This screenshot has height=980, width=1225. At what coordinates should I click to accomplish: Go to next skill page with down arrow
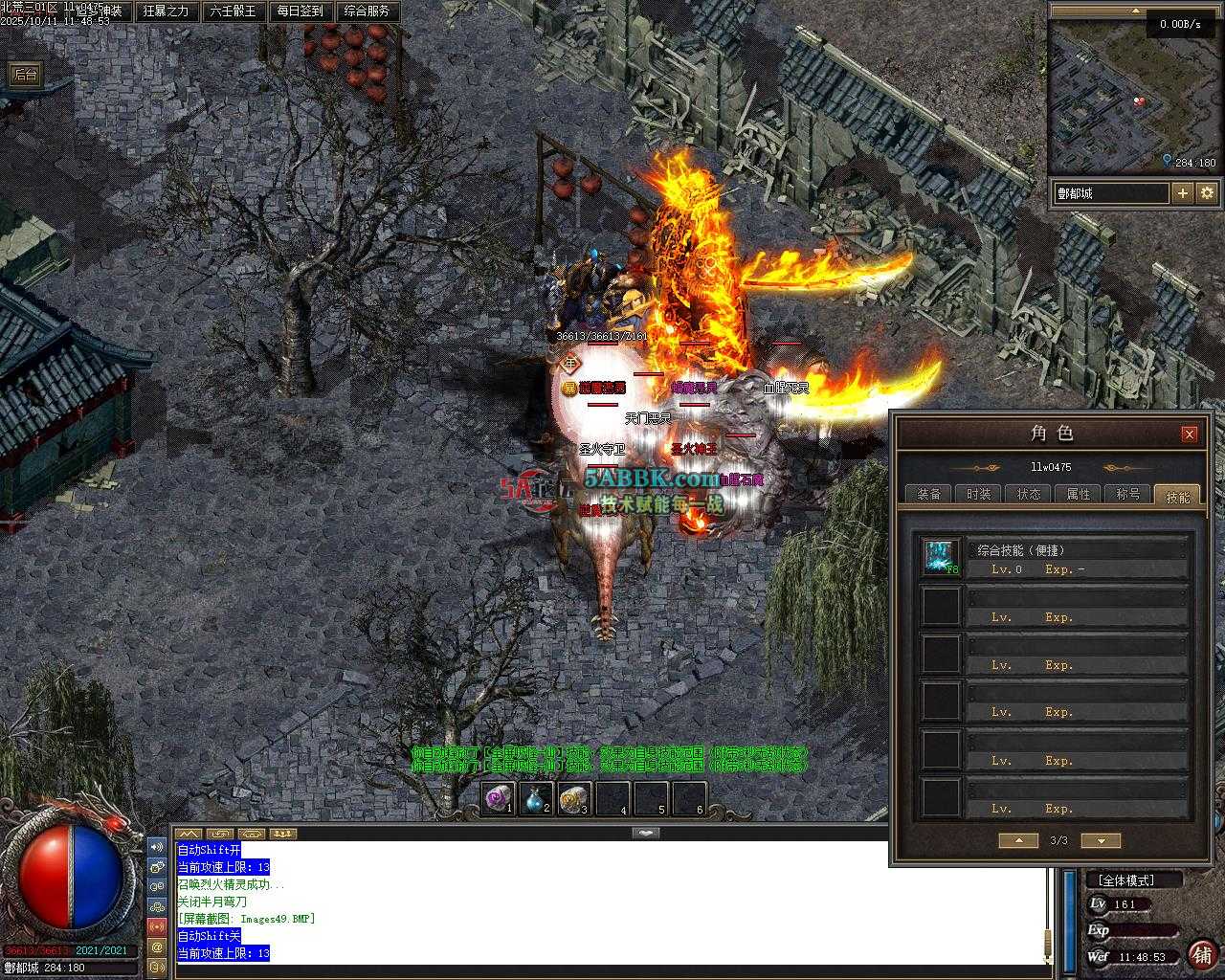coord(1101,840)
